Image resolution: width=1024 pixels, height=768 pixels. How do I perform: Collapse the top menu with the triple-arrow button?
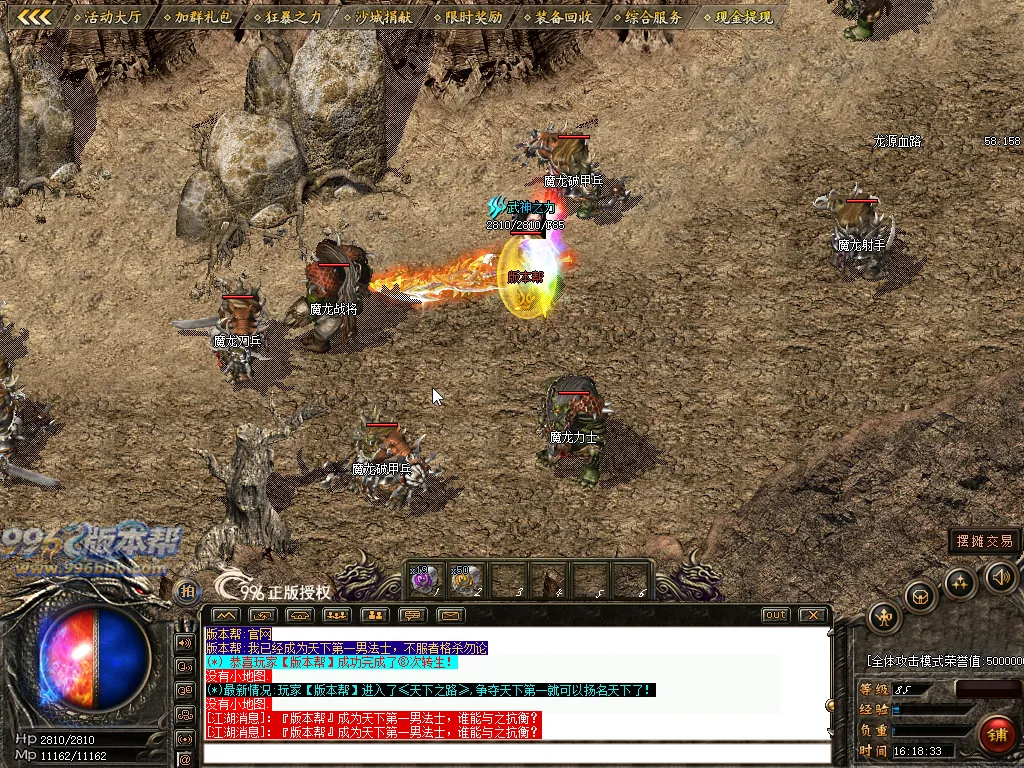(35, 17)
